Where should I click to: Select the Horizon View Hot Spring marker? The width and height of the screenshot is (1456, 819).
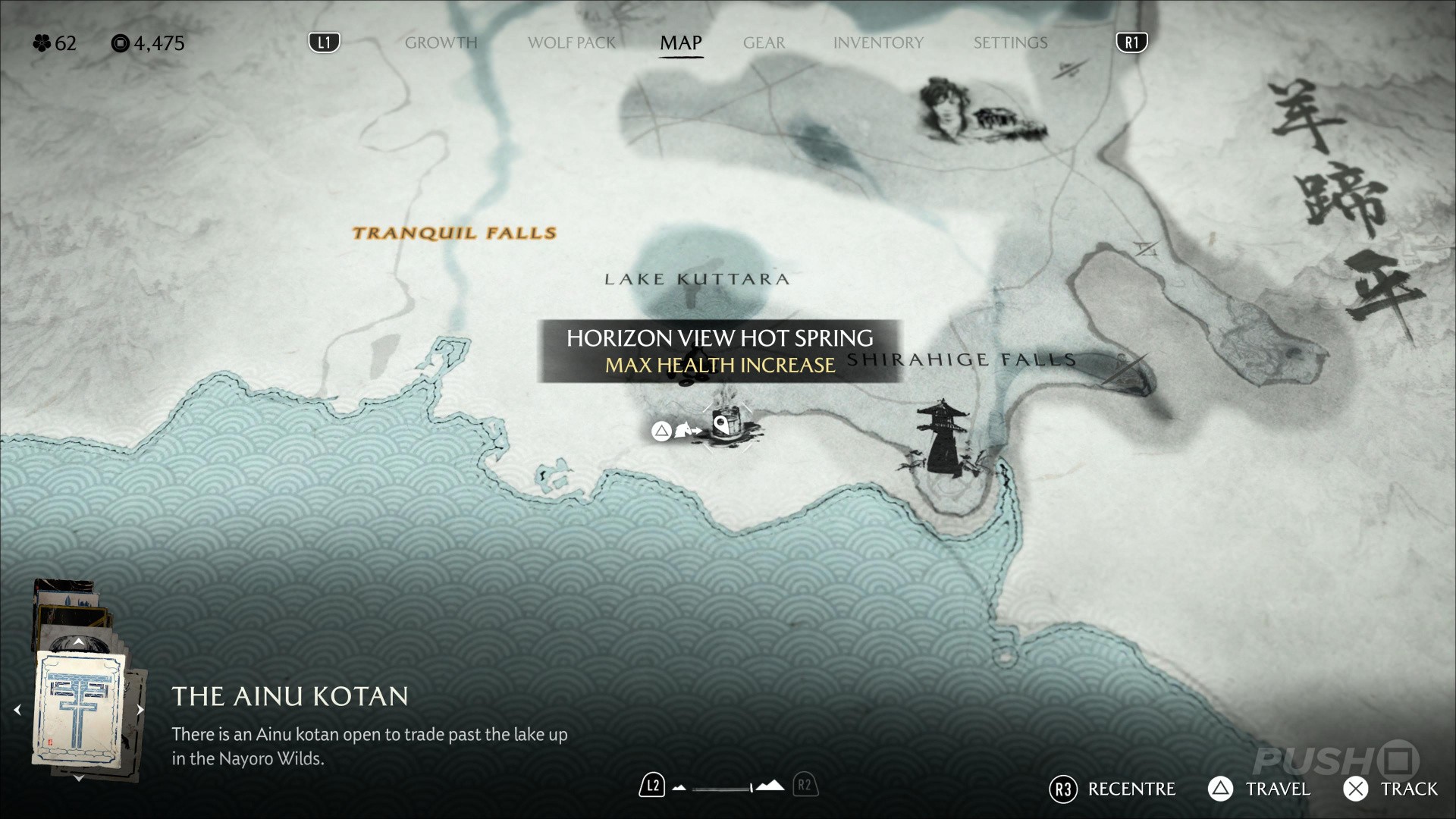[726, 426]
